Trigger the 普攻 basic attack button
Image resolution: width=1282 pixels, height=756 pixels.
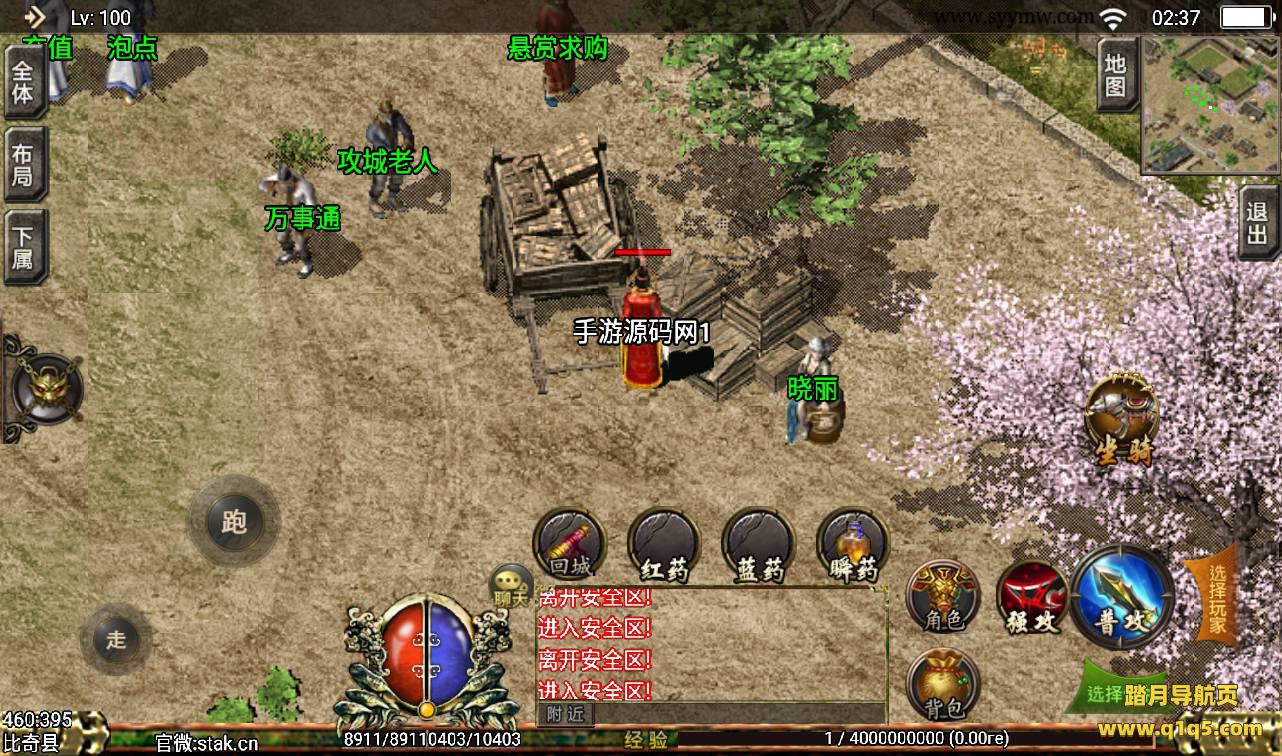[1121, 598]
